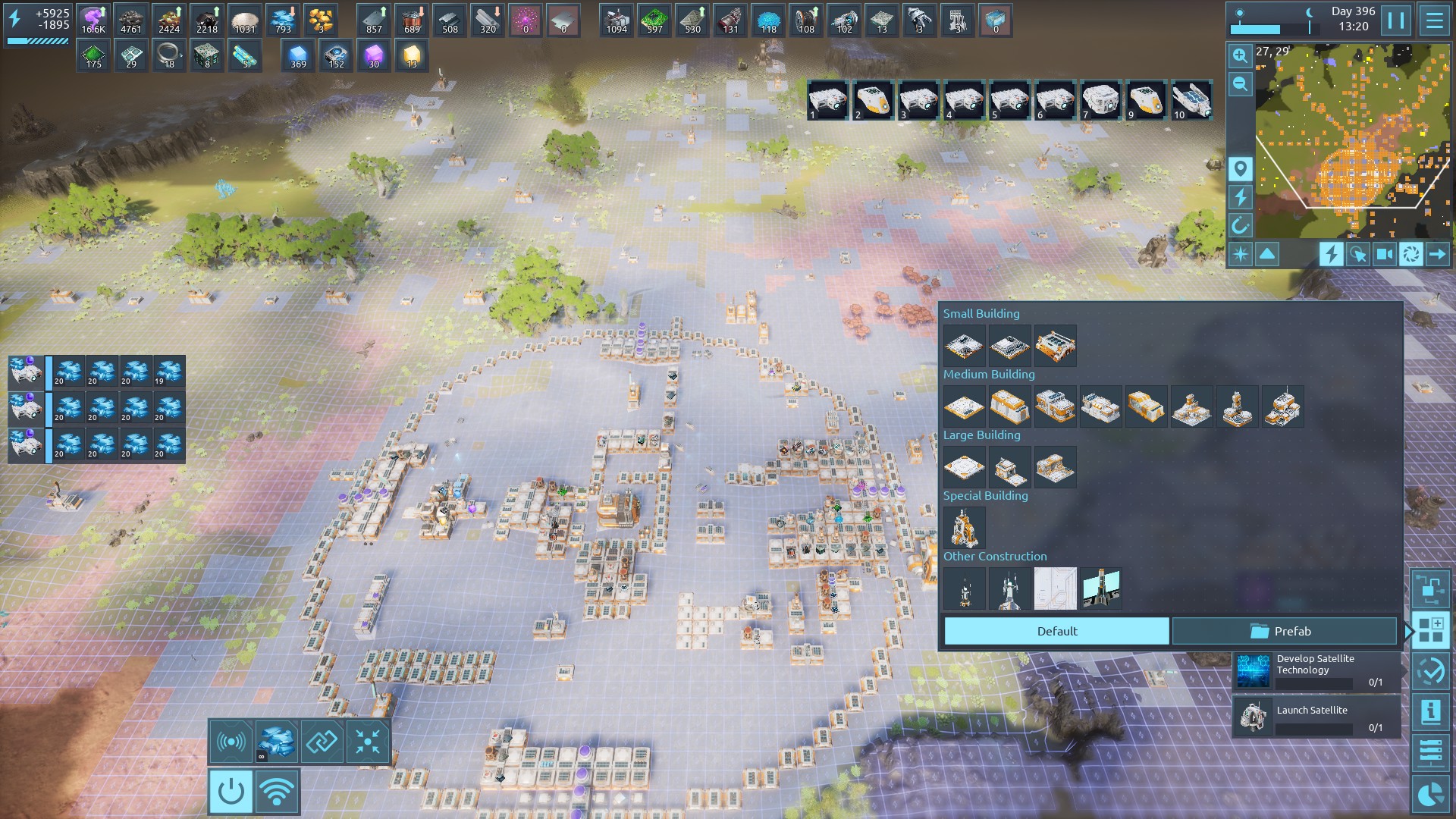Choose the Special Building icon
Image resolution: width=1456 pixels, height=819 pixels.
coord(964,527)
